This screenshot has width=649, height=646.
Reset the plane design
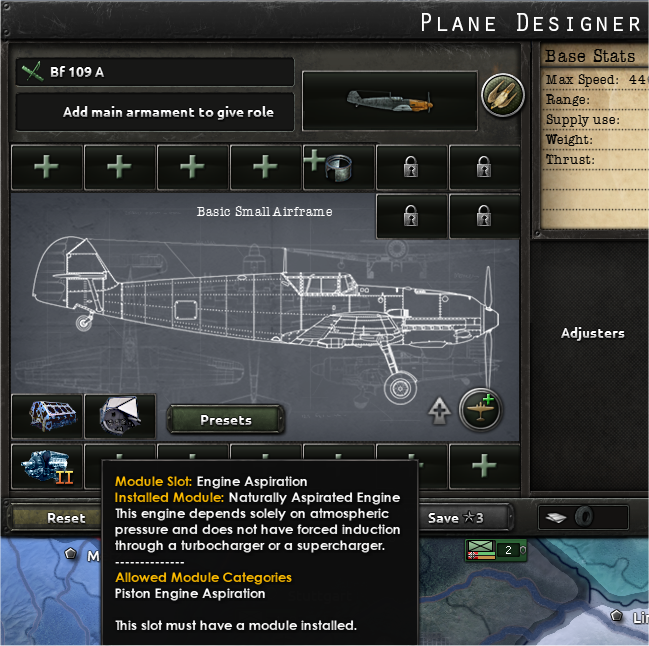[66, 518]
